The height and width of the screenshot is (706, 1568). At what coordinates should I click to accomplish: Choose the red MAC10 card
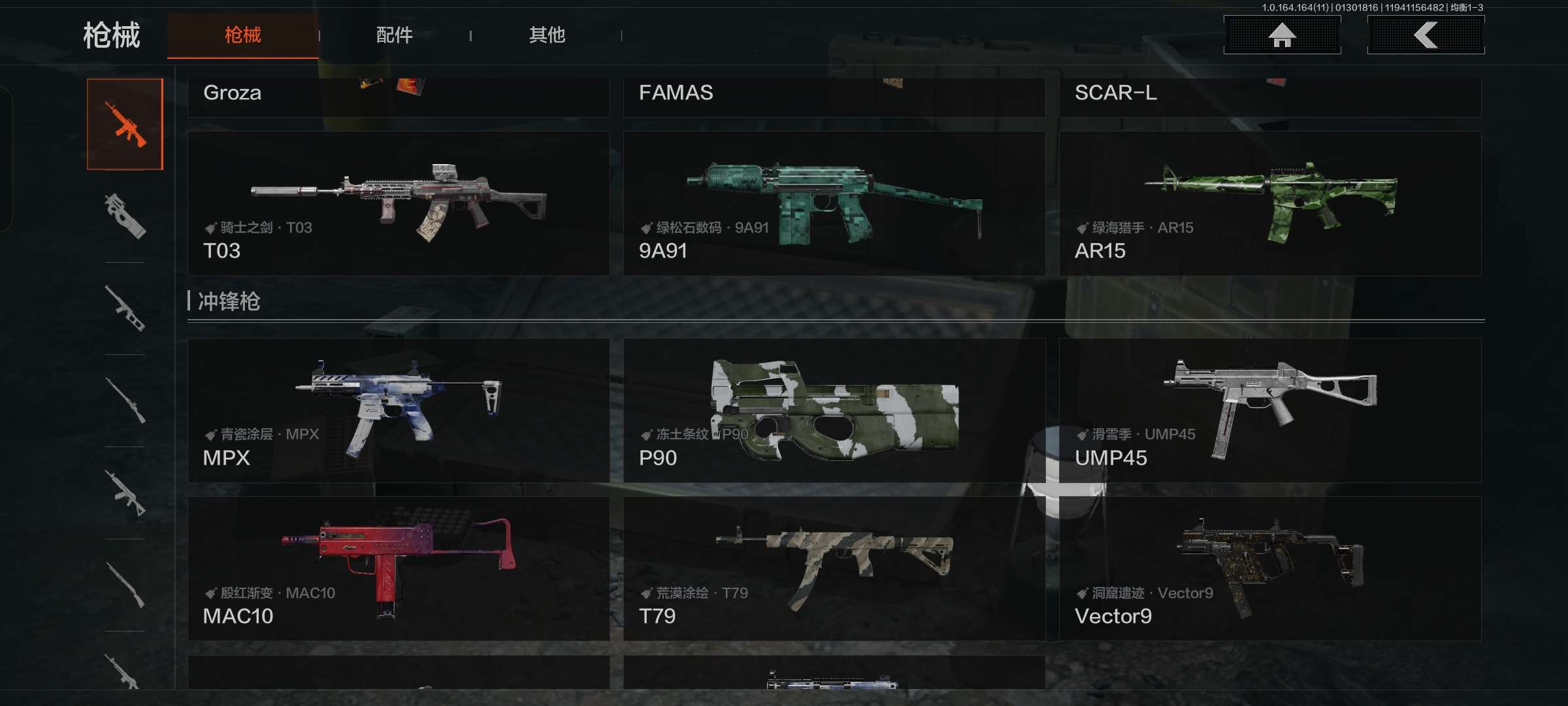pos(399,569)
